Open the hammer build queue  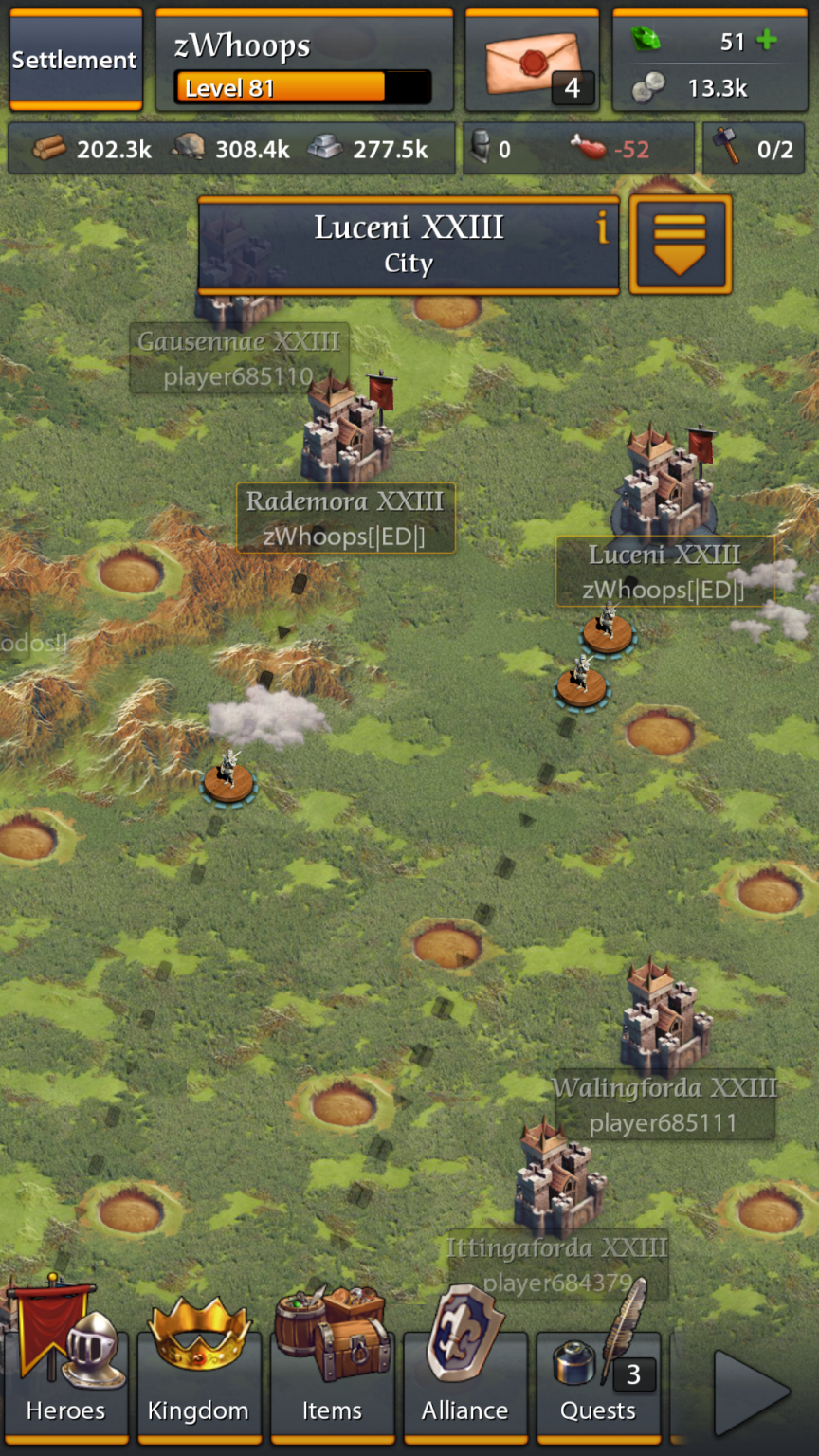(754, 149)
